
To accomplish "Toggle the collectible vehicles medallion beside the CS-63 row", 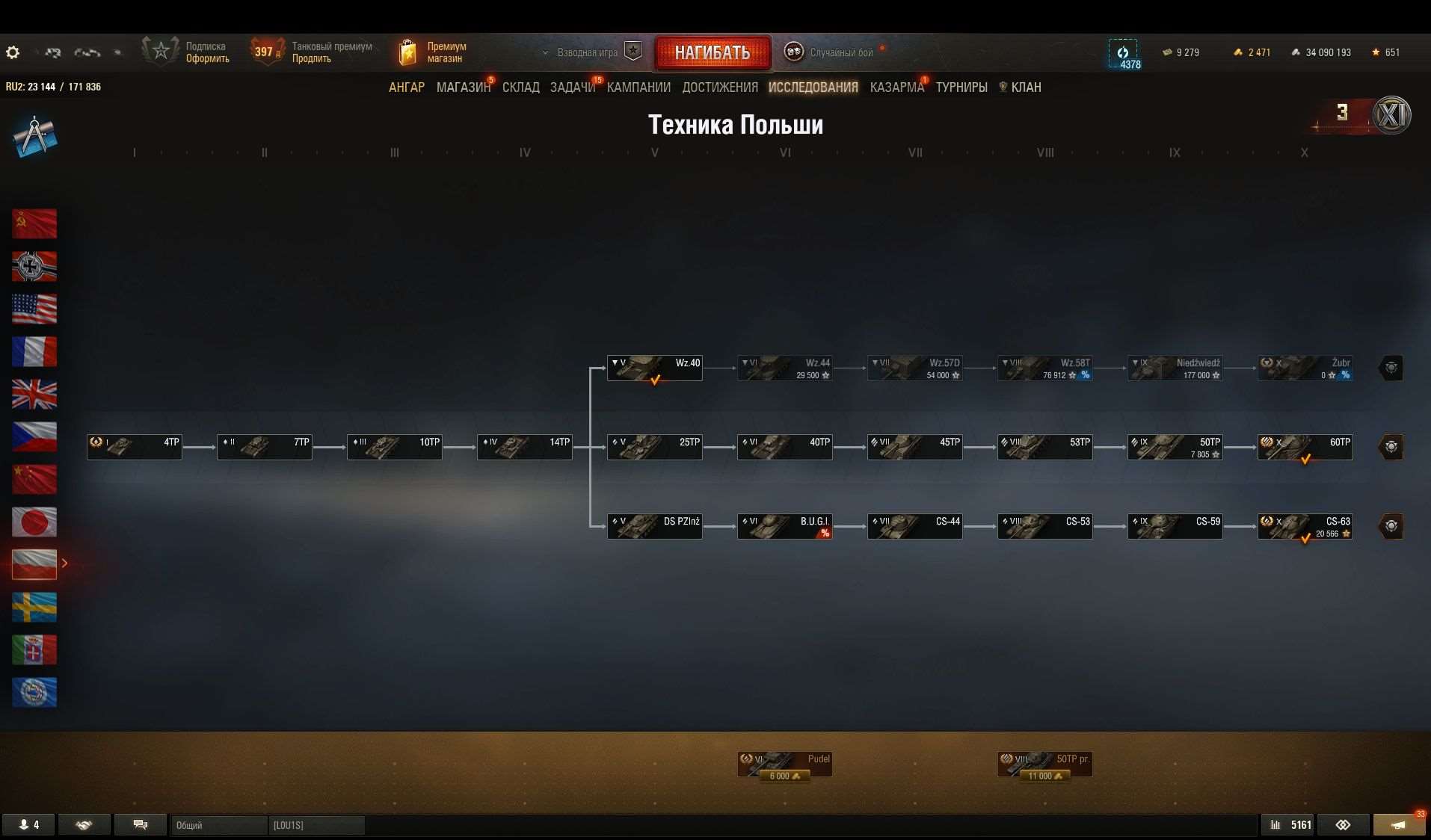I will 1390,525.
